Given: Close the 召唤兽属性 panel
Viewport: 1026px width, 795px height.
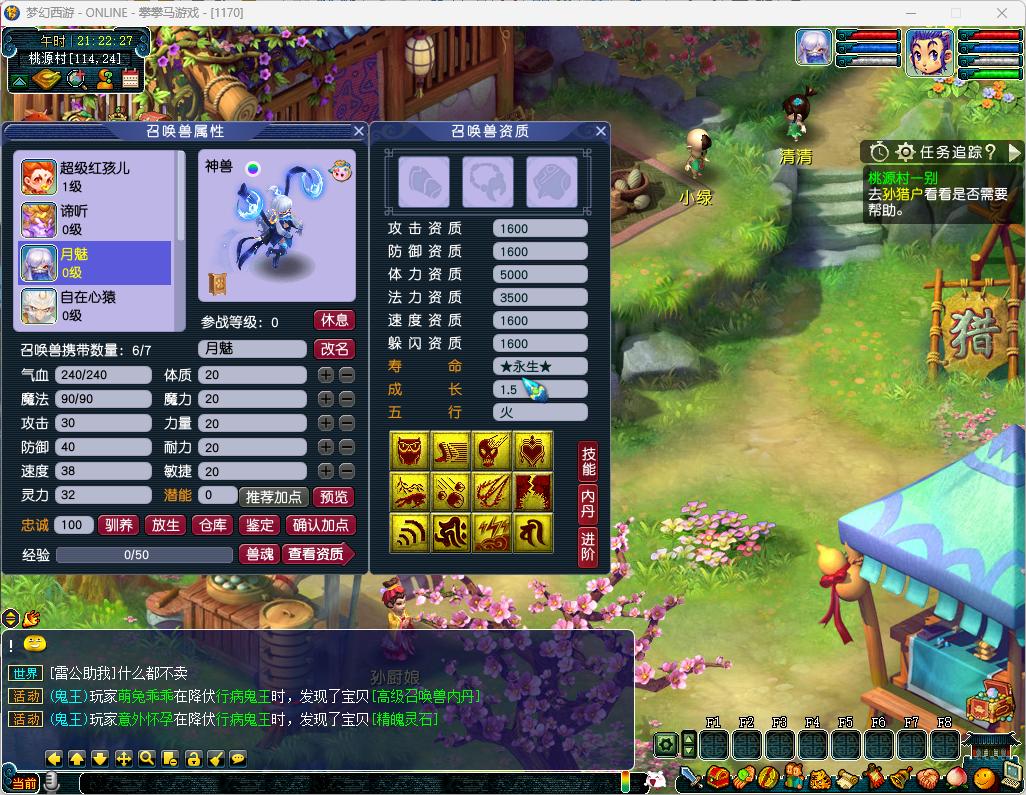Looking at the screenshot, I should (359, 131).
